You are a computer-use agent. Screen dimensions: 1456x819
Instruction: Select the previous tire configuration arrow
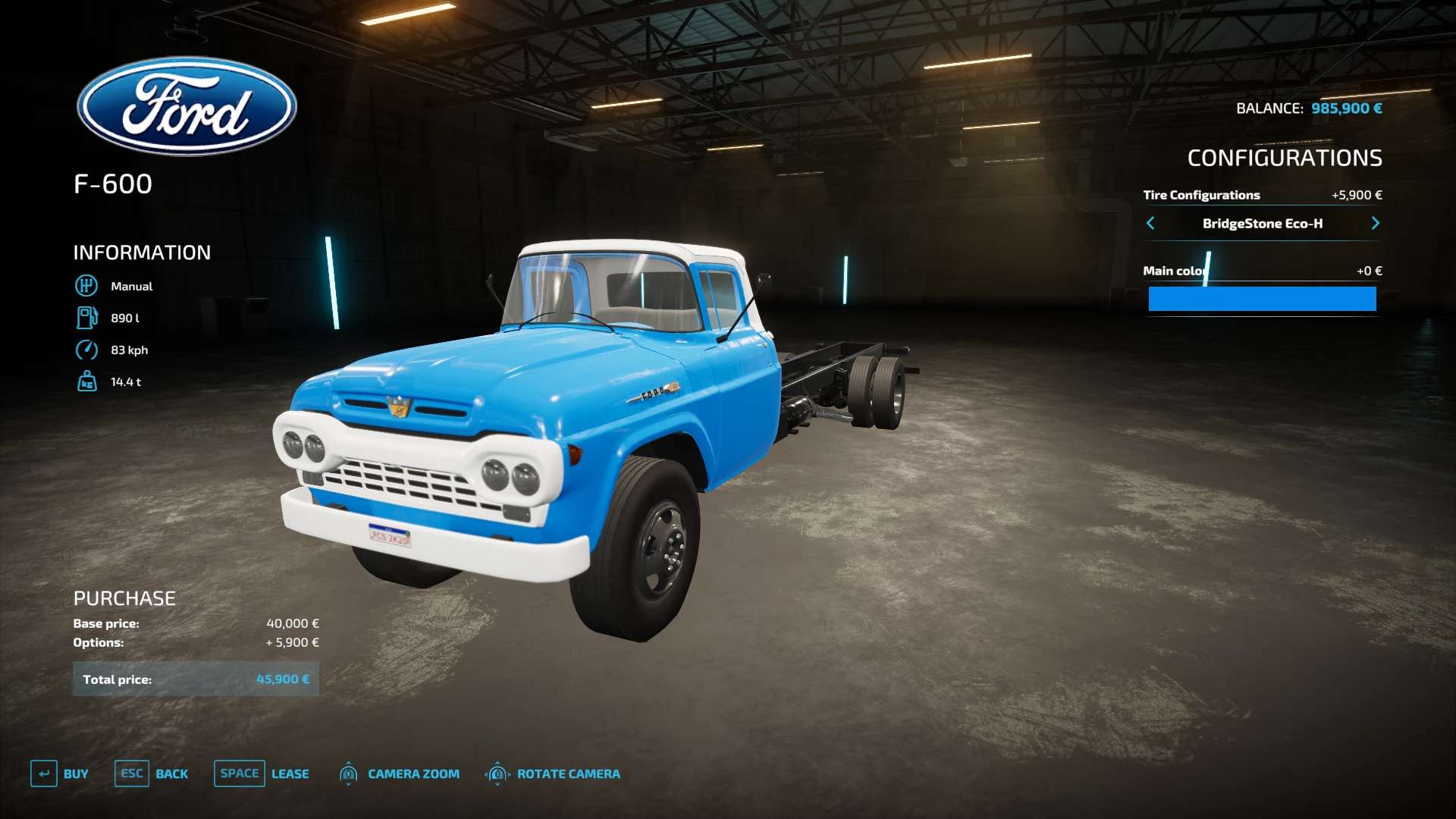click(x=1150, y=223)
